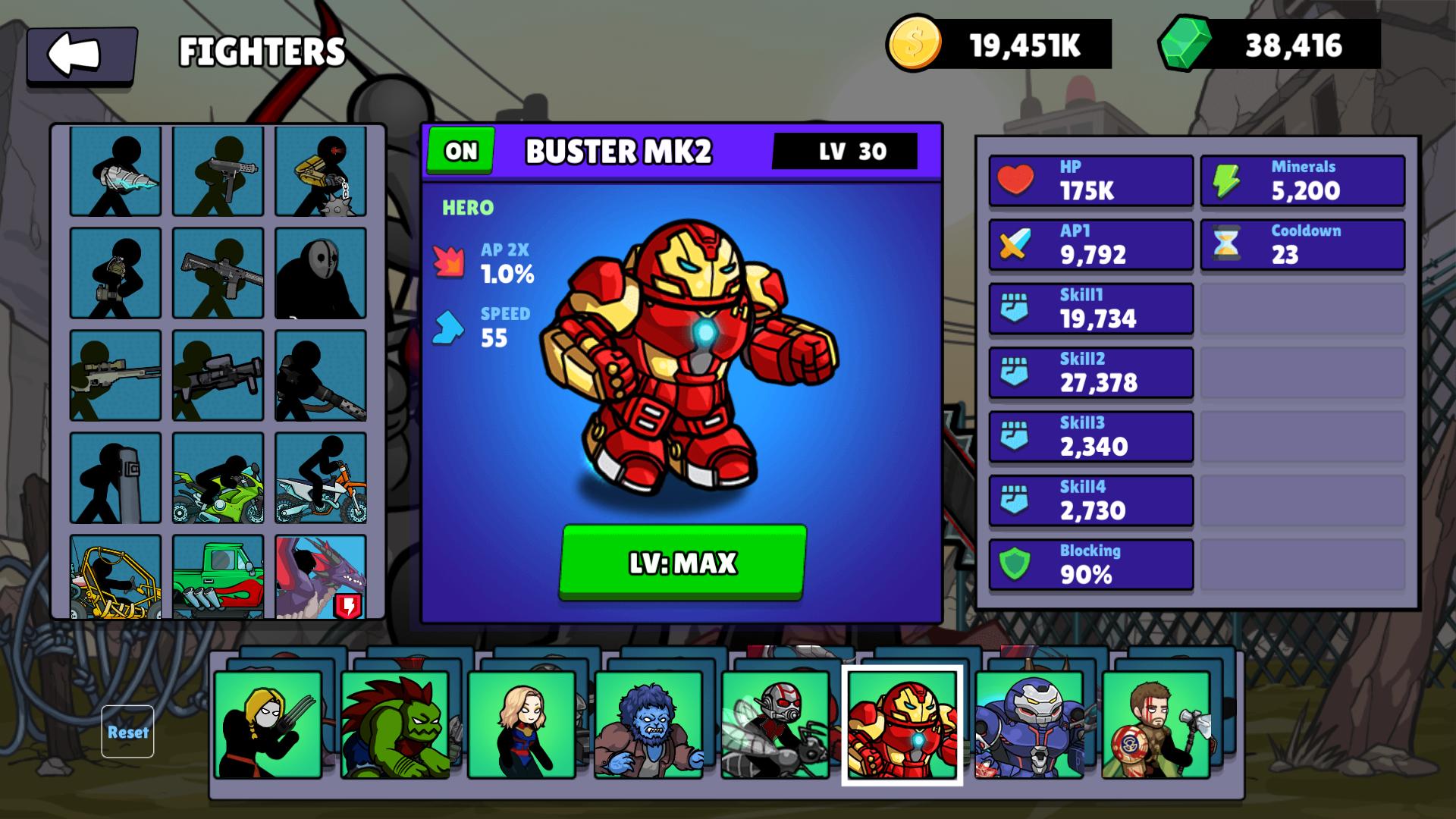Select the stickman with the drill arm

(116, 171)
